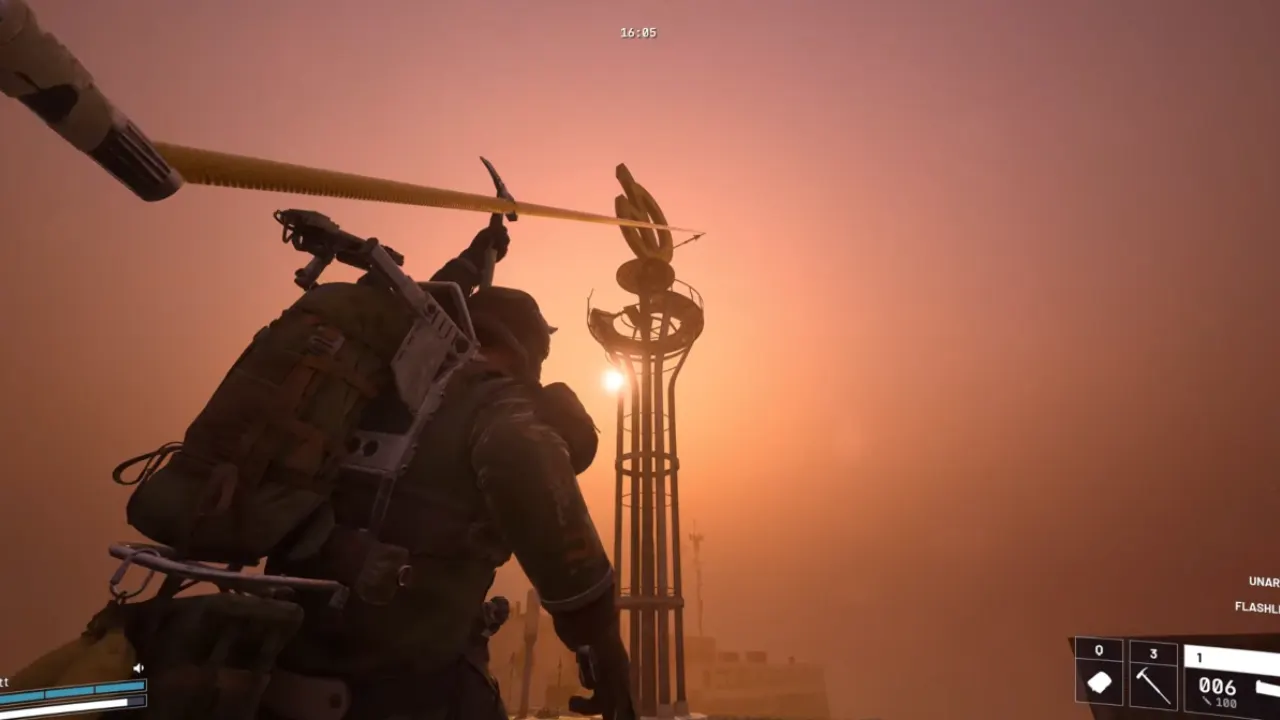Click the durability hammer icon next to 100
This screenshot has height=720, width=1280.
click(1207, 700)
